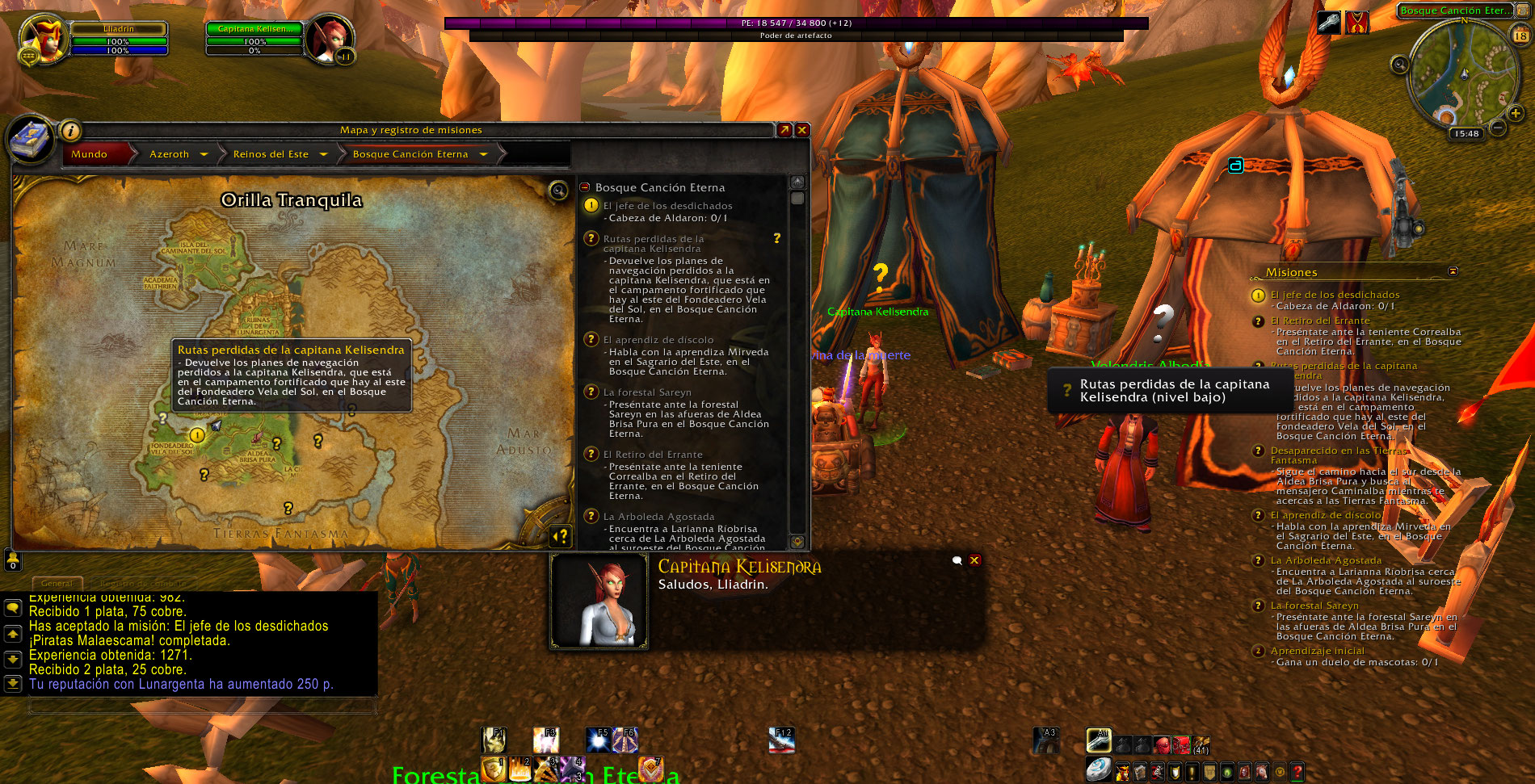The height and width of the screenshot is (784, 1535).
Task: Open the General chat tab
Action: coord(57,583)
